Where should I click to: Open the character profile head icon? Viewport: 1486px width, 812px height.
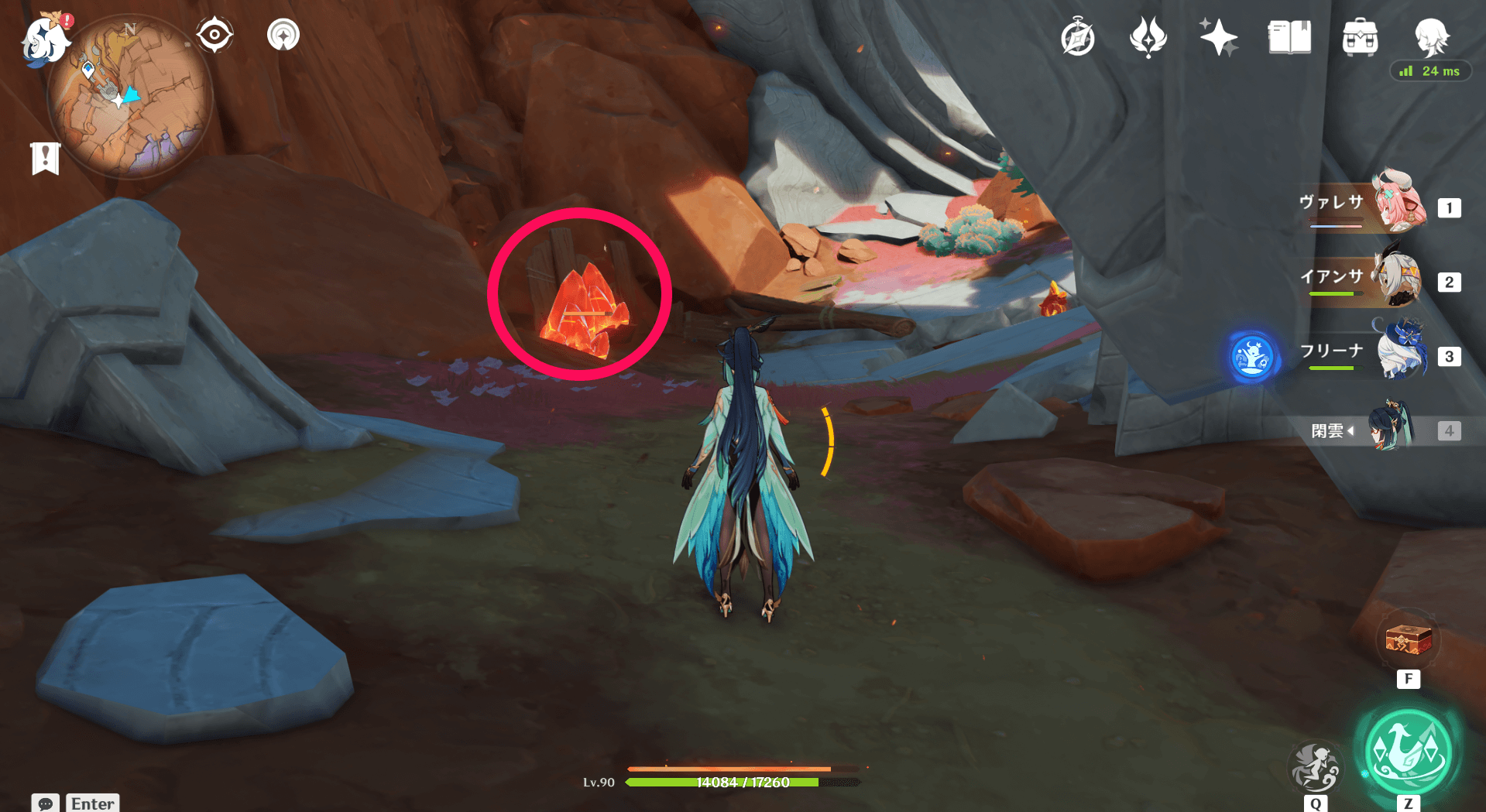(x=1430, y=36)
